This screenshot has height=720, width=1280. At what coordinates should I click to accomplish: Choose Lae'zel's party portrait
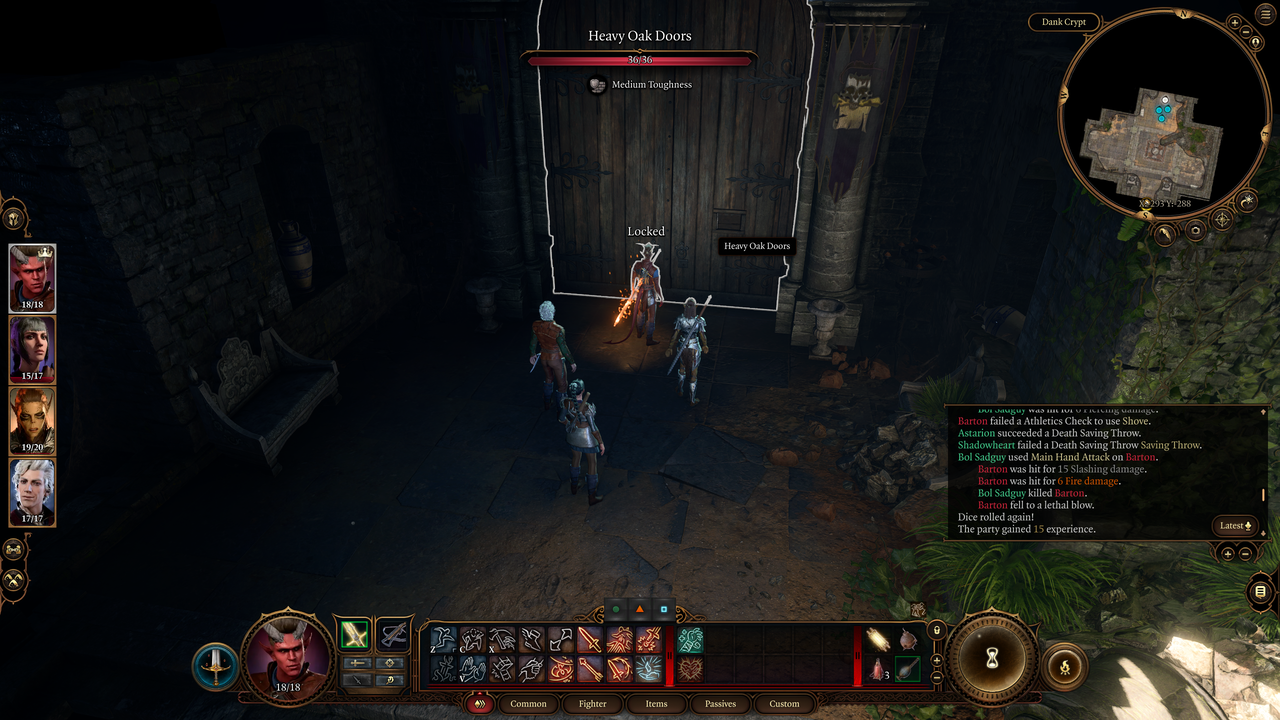tap(32, 421)
